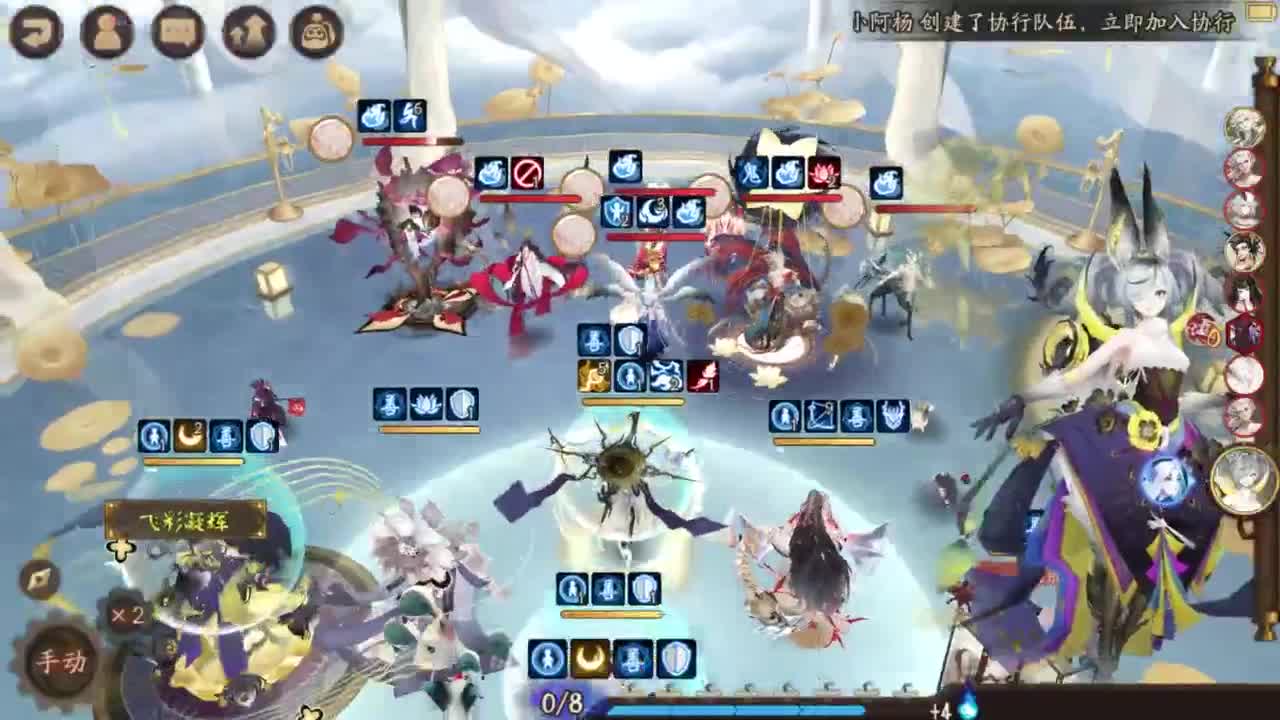This screenshot has height=720, width=1280.
Task: Open the daruma backpack icon
Action: tap(317, 30)
